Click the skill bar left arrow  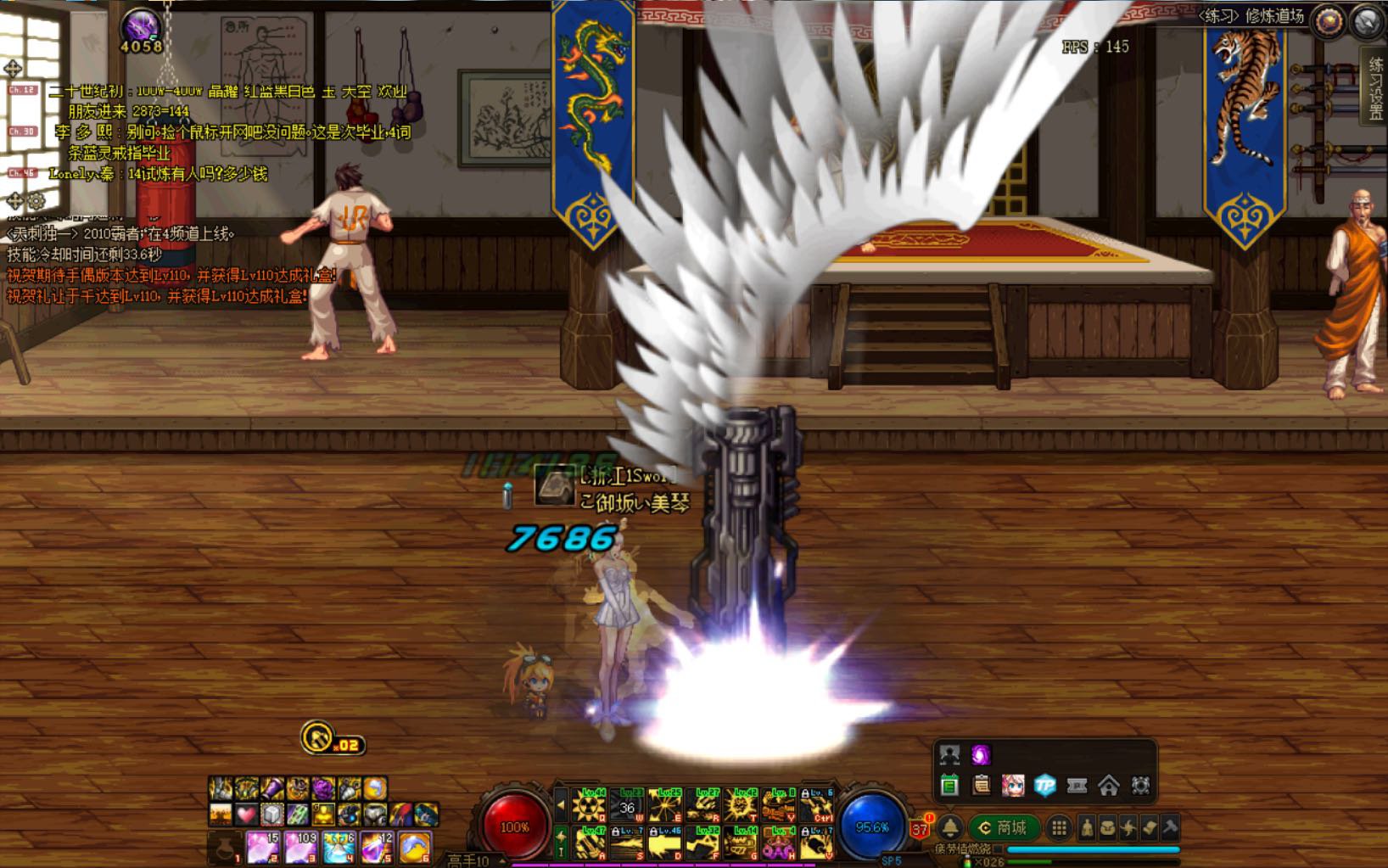pyautogui.click(x=560, y=805)
